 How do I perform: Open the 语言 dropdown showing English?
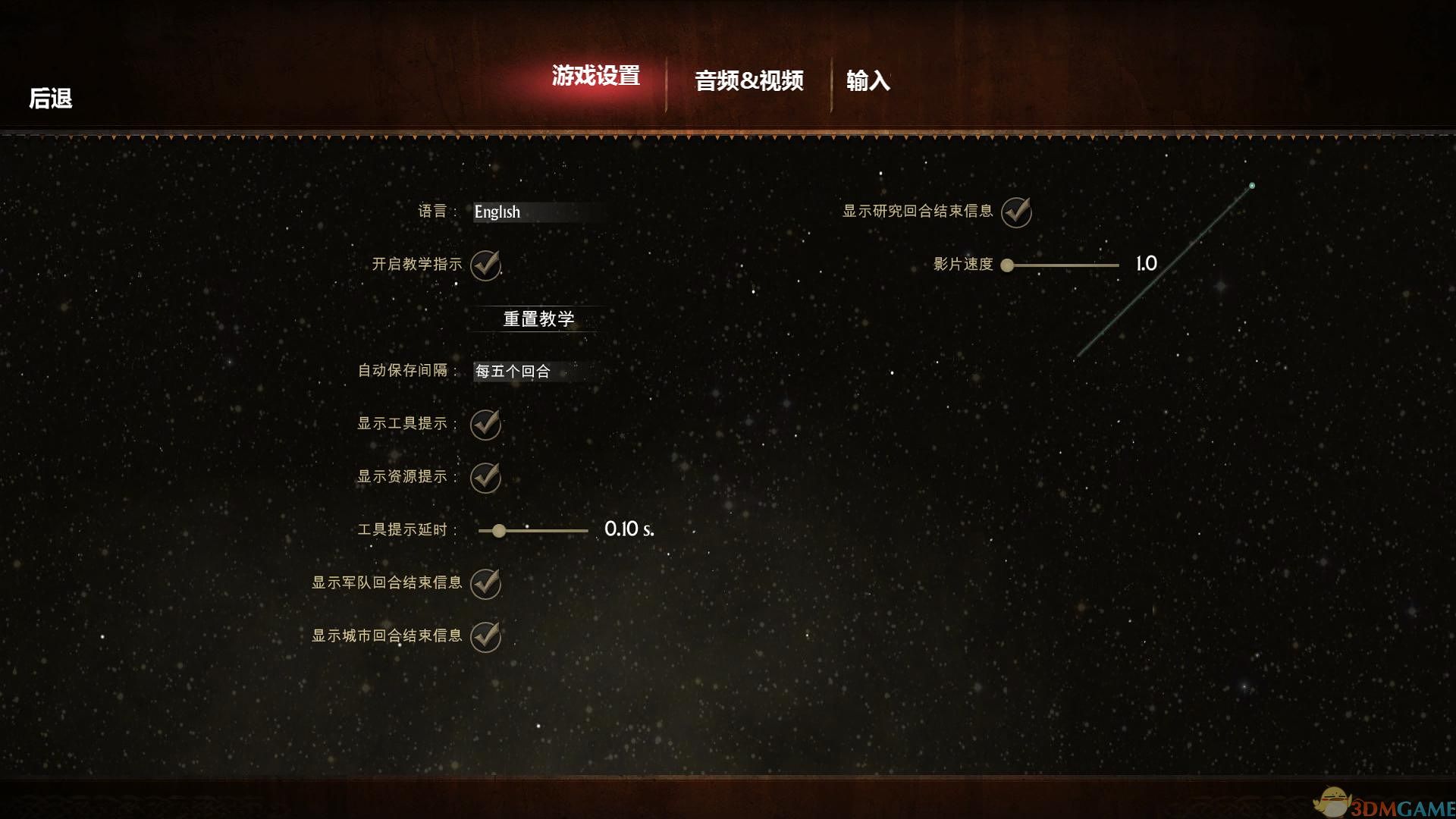pyautogui.click(x=531, y=213)
